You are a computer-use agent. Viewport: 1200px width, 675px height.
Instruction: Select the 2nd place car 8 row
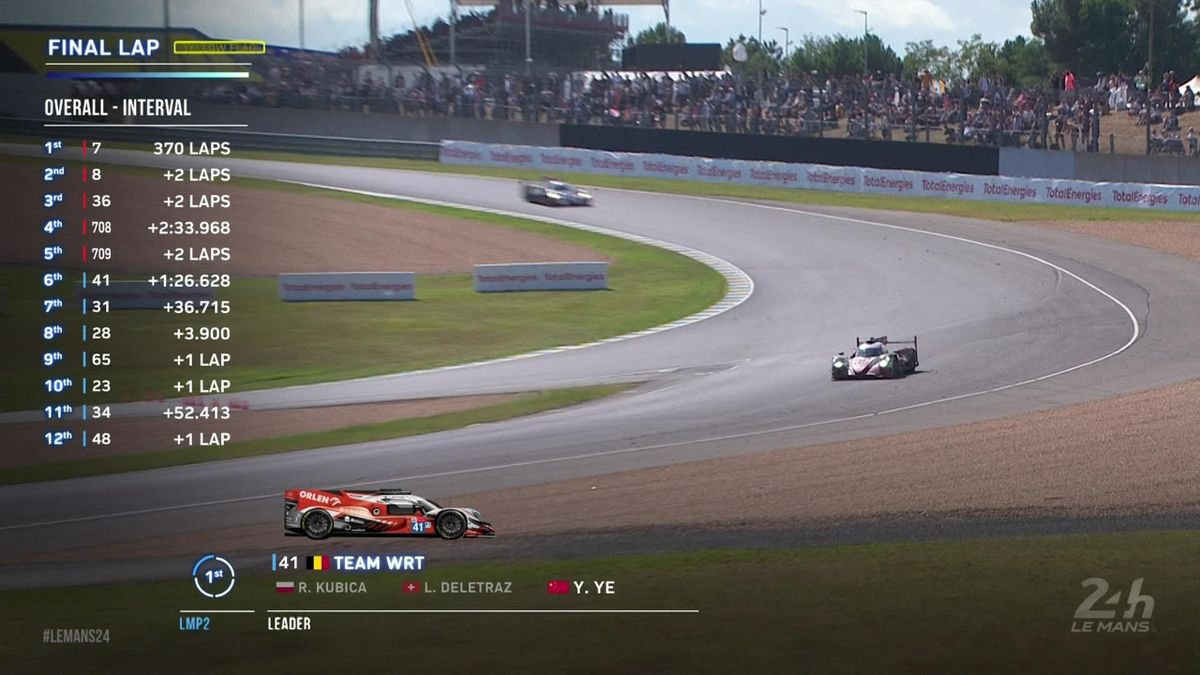click(x=137, y=174)
